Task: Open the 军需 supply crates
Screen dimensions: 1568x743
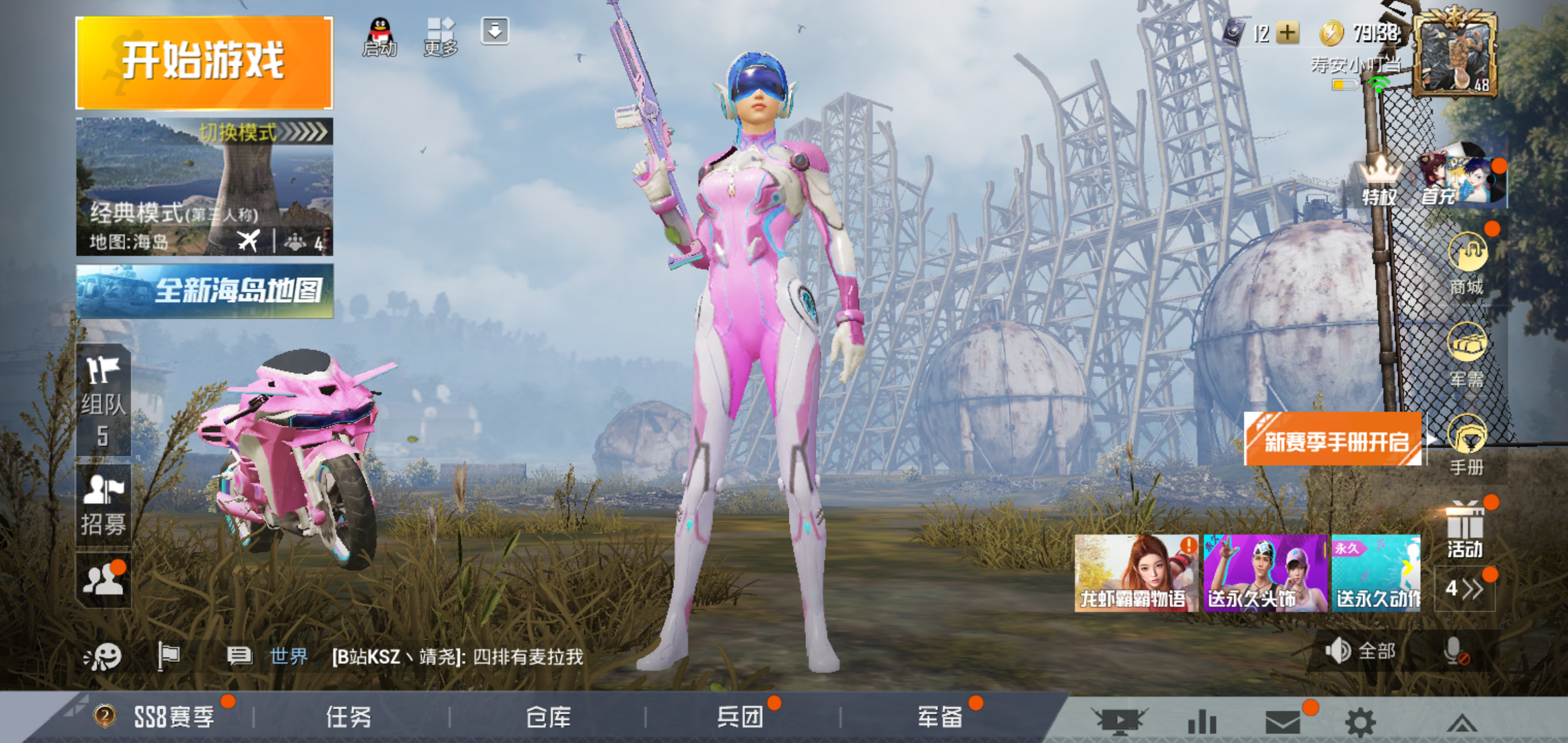Action: coord(1467,354)
